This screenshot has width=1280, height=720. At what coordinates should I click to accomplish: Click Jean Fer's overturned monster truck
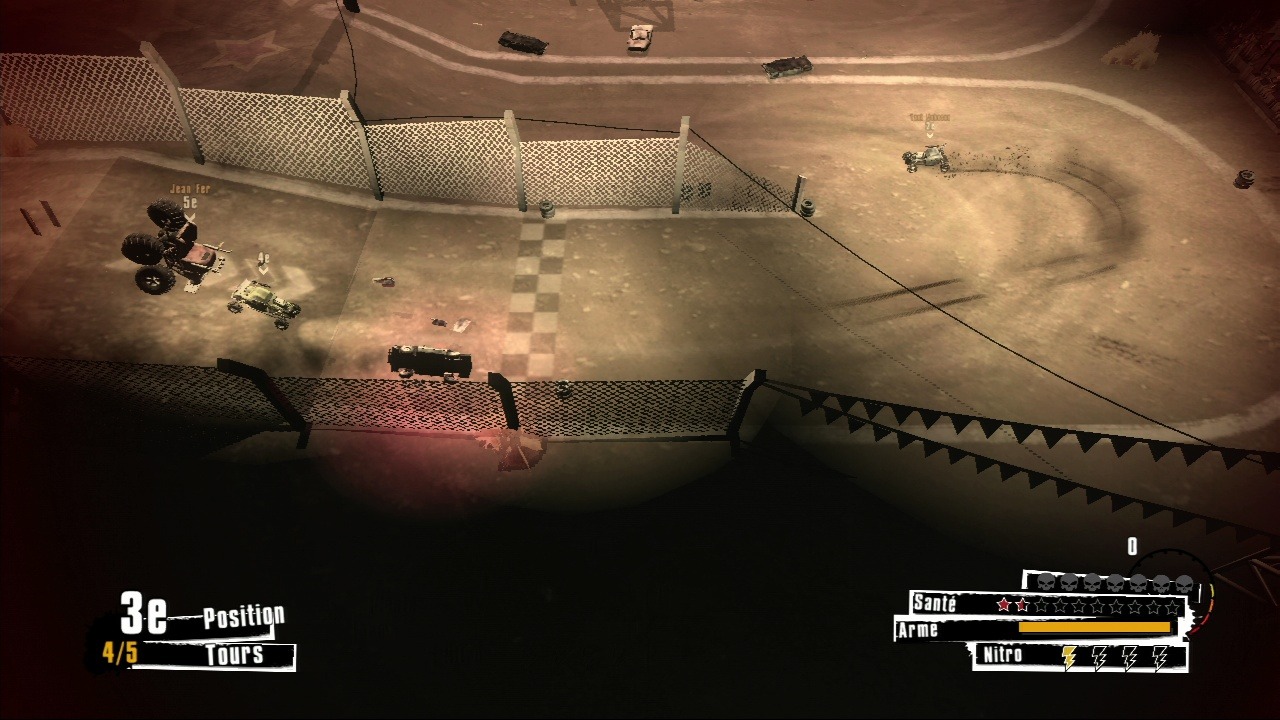point(170,250)
